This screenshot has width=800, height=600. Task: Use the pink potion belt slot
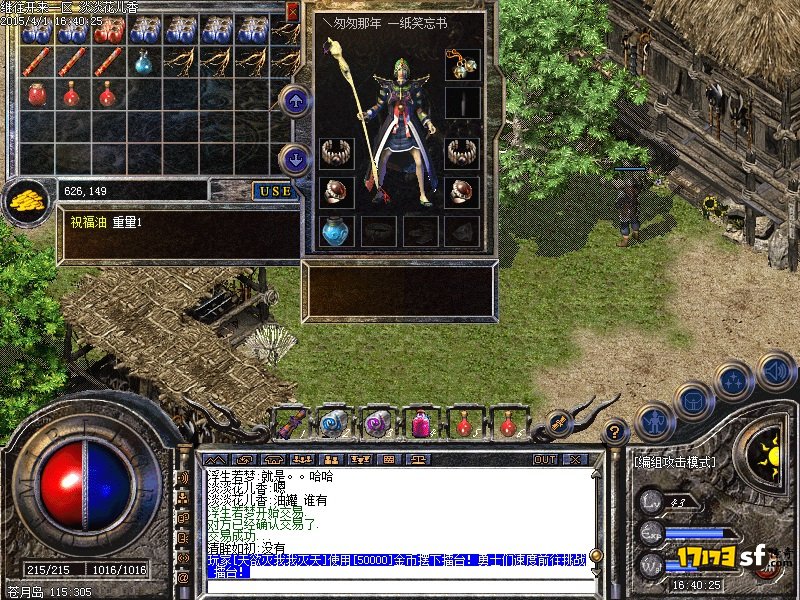pos(419,423)
